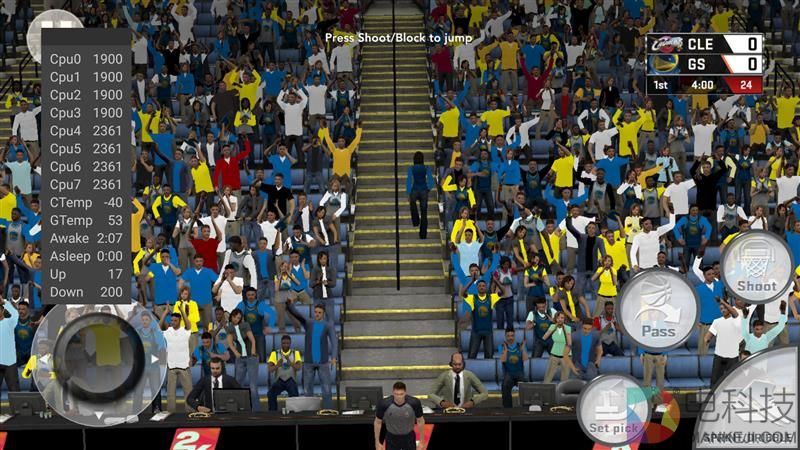Call a screen with Set pick
The width and height of the screenshot is (800, 450).
tap(612, 410)
